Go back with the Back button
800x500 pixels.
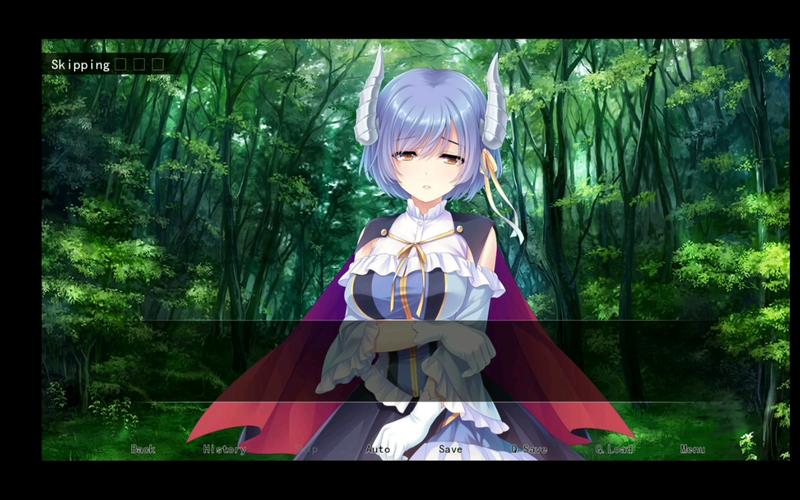[143, 450]
